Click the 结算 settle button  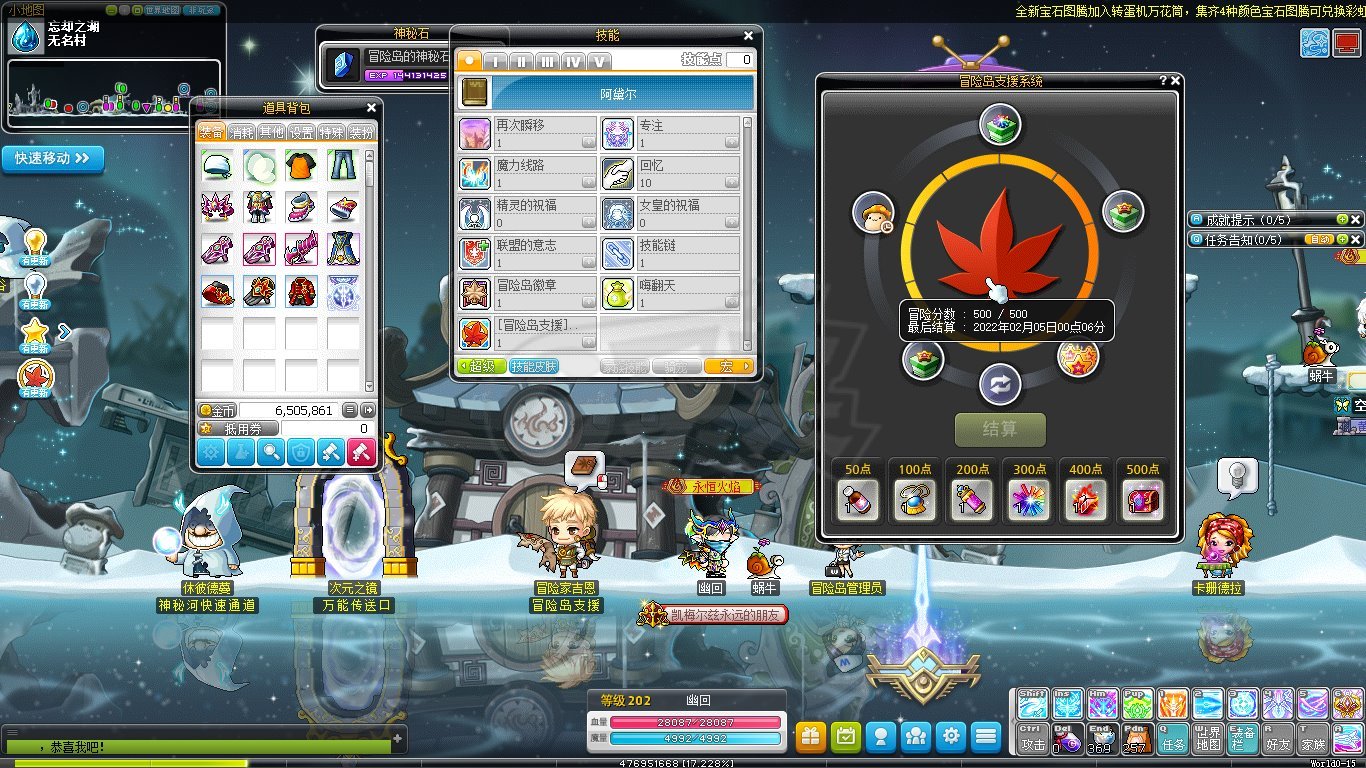tap(1000, 429)
